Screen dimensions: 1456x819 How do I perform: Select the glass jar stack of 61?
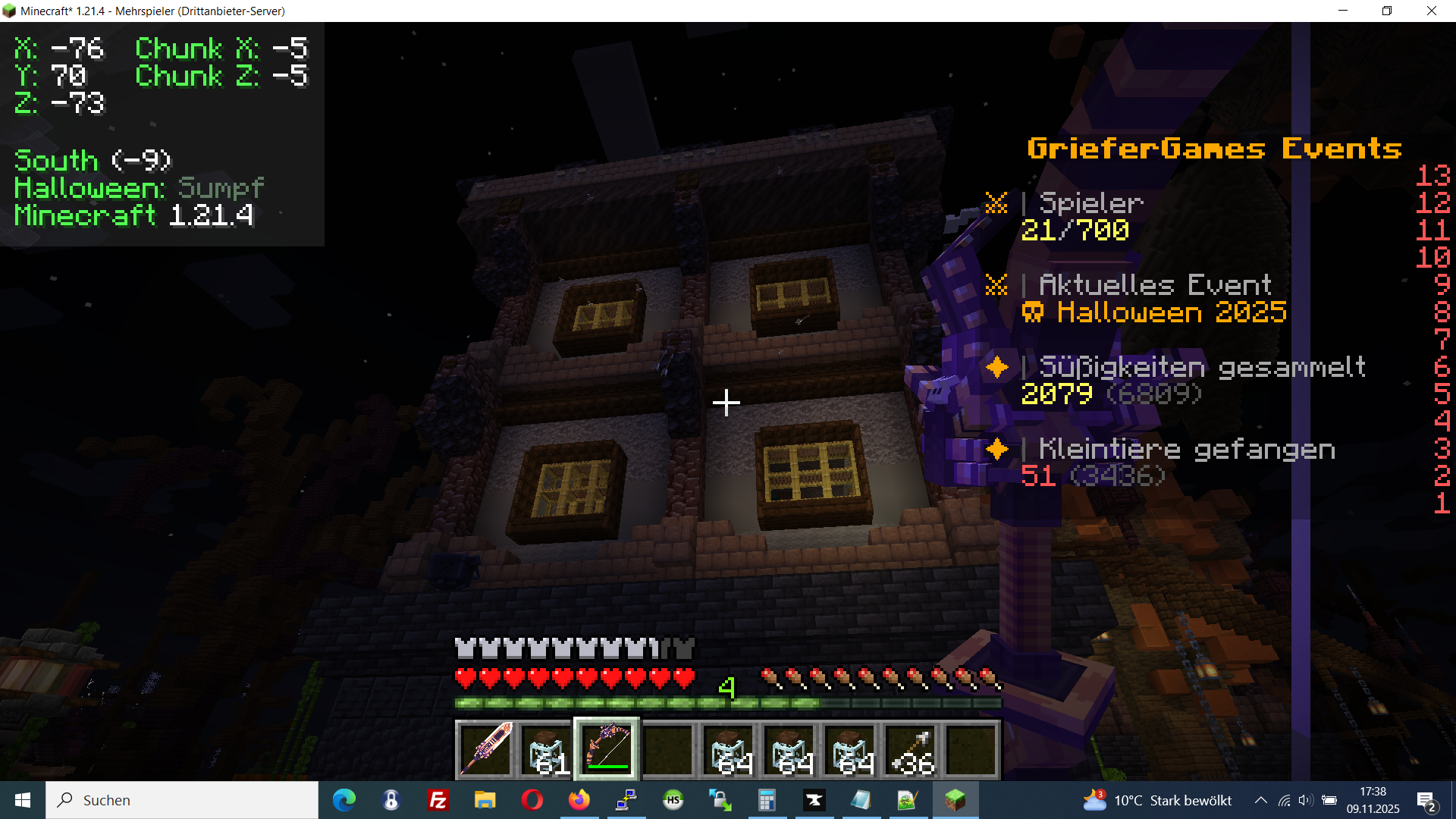546,749
